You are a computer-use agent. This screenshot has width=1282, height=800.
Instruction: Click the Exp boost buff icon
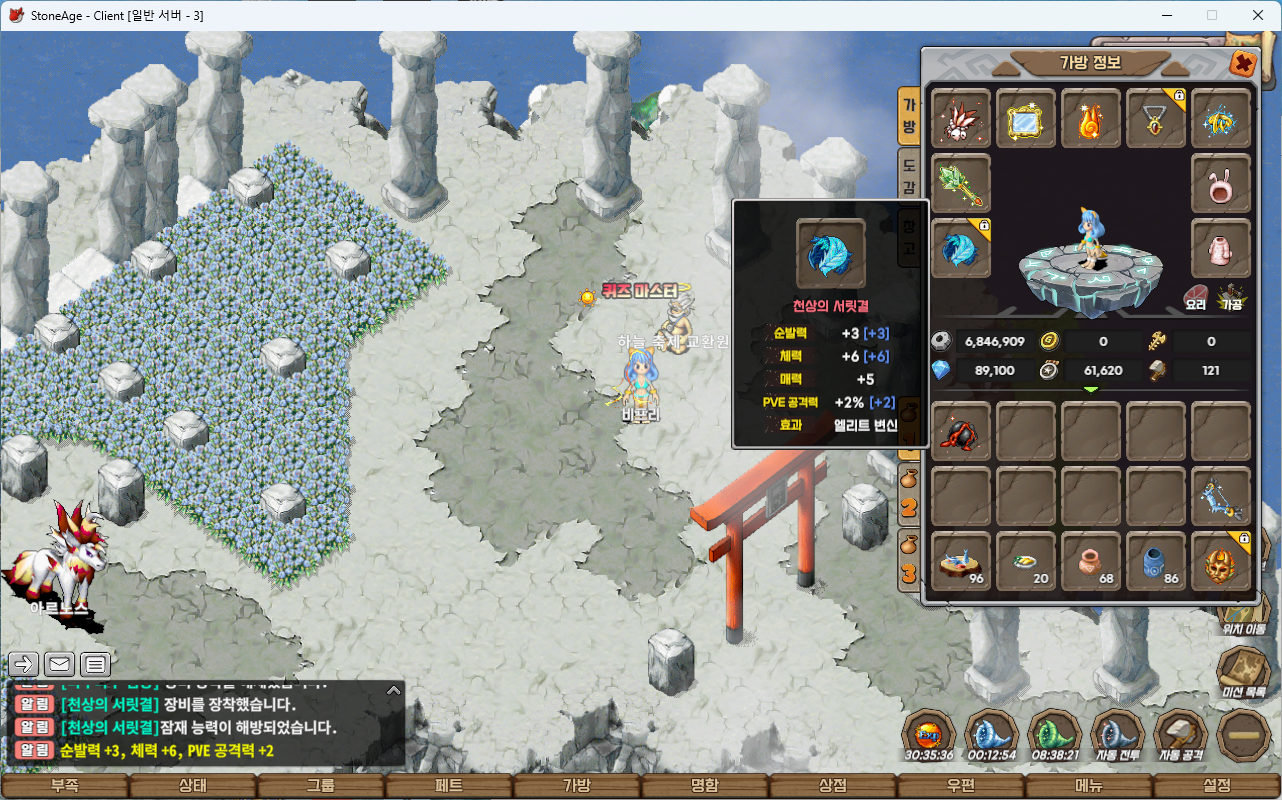[929, 735]
